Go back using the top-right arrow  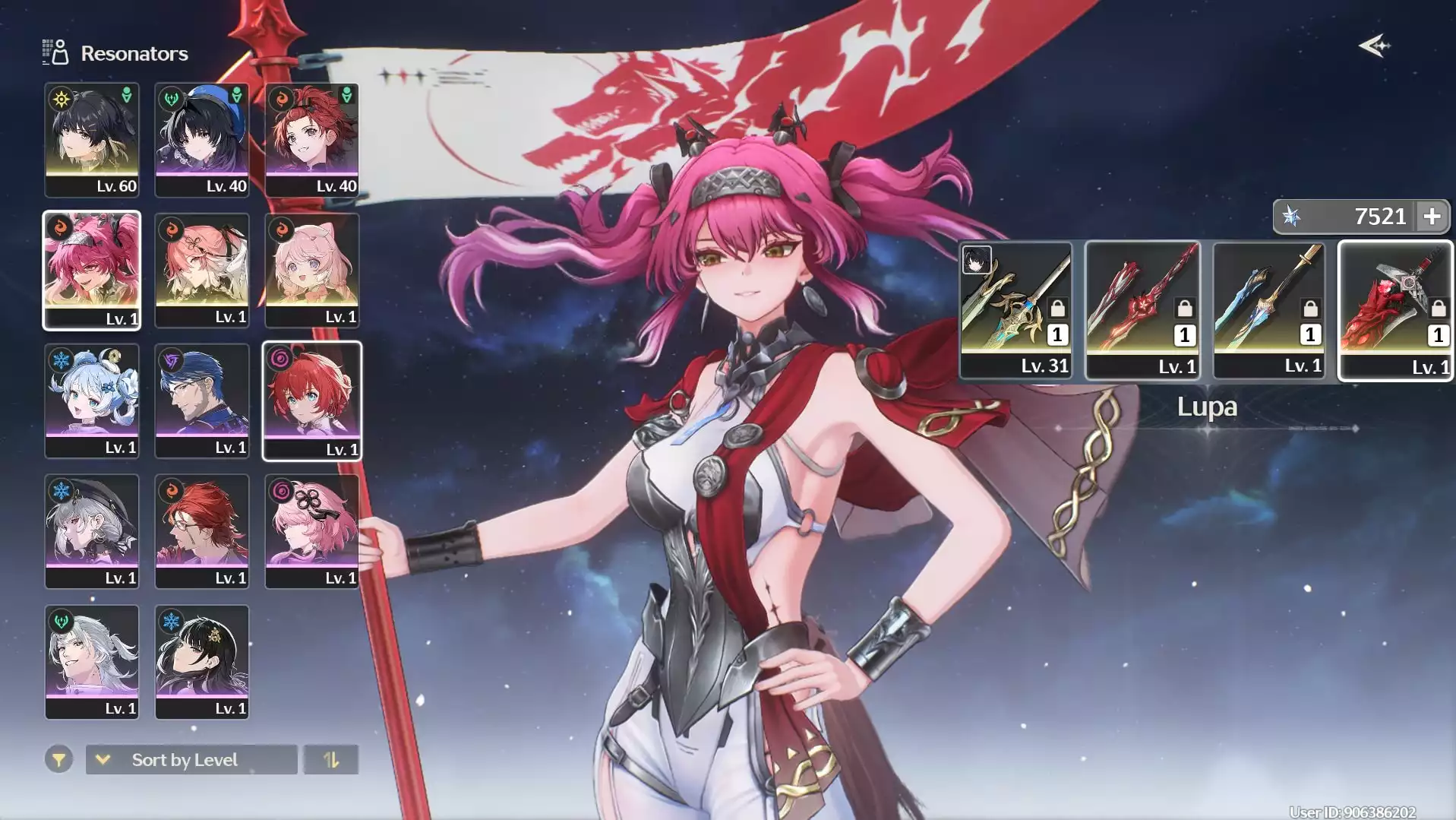1374,46
